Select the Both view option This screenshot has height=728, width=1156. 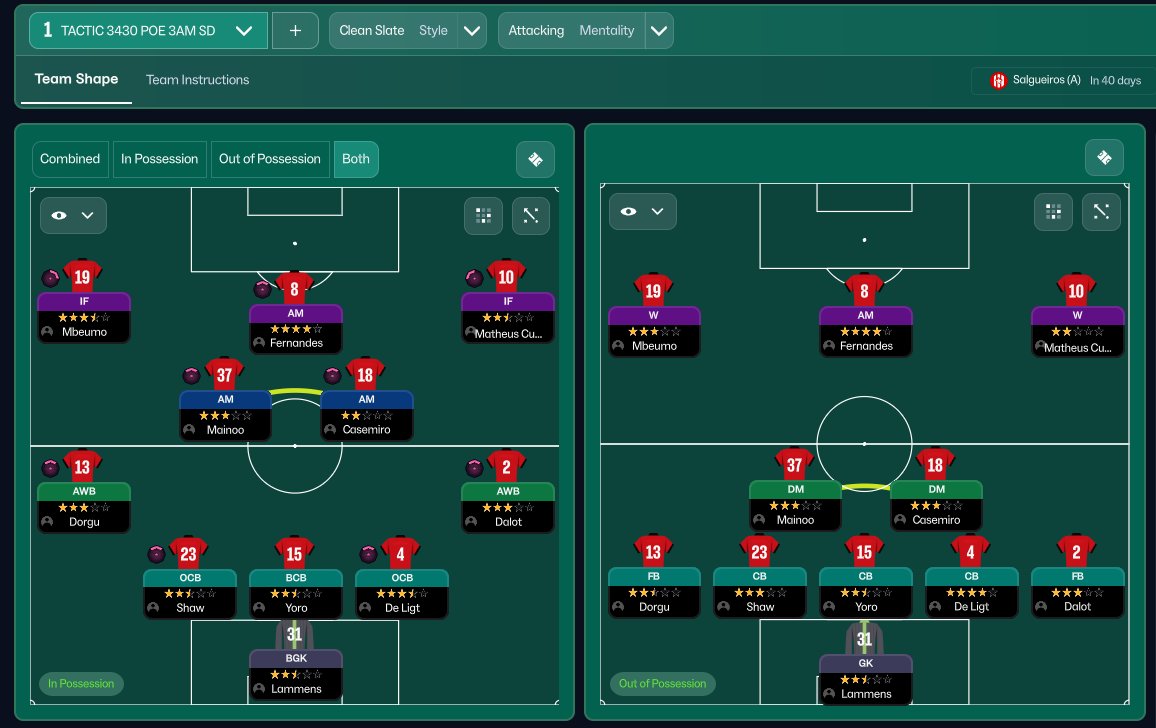click(356, 159)
